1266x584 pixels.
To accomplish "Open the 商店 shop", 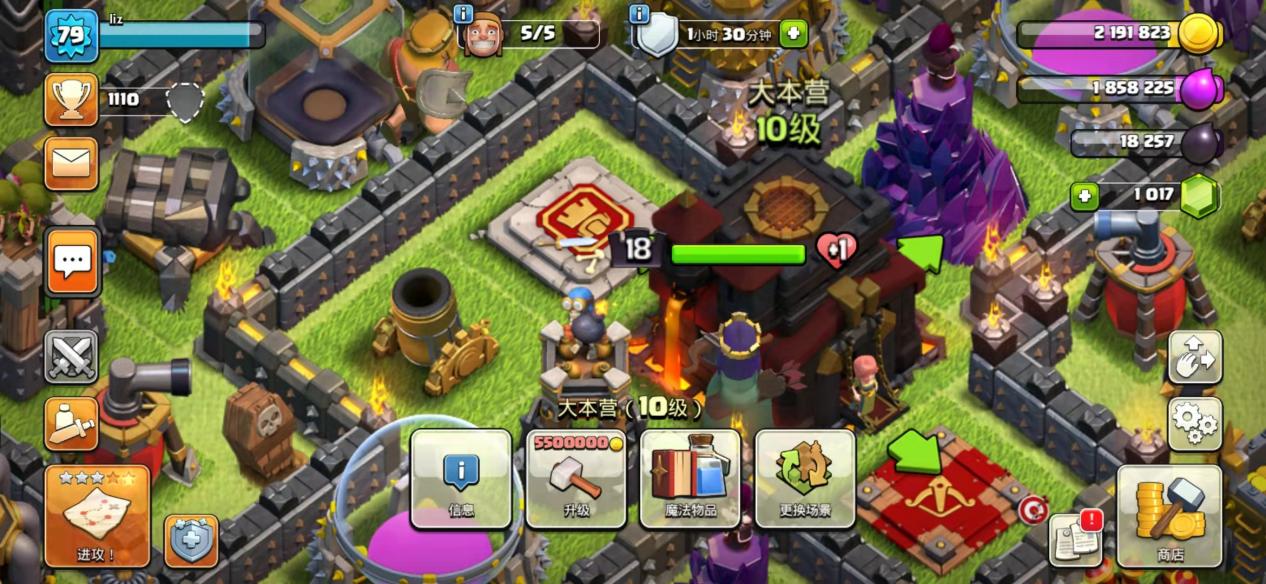I will pyautogui.click(x=1169, y=516).
